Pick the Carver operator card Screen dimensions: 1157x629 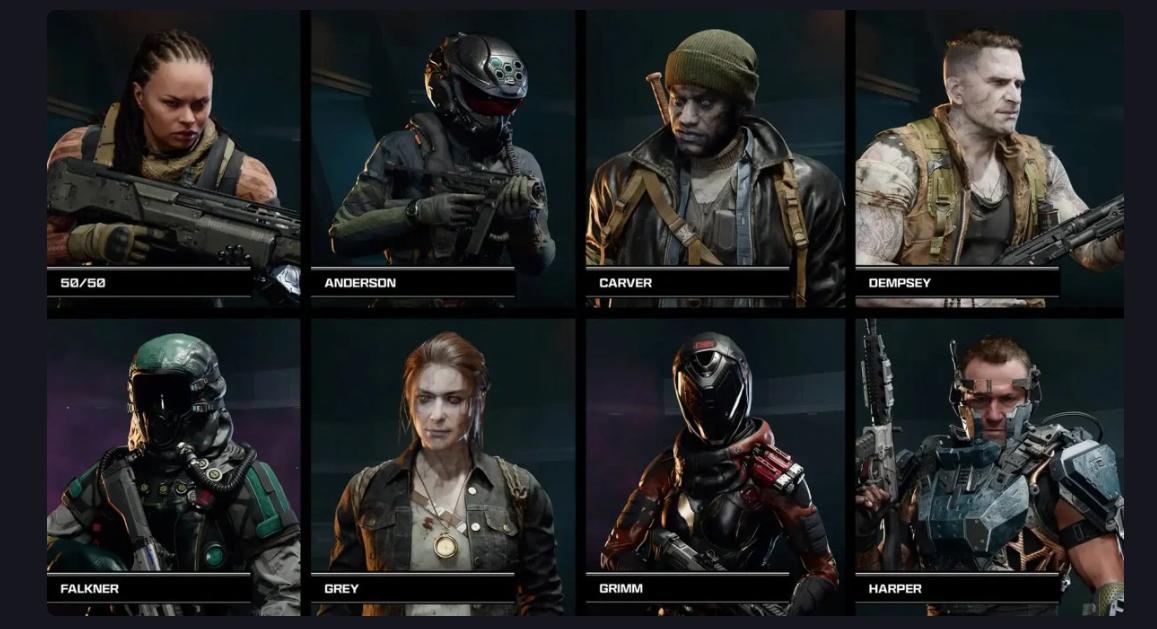714,160
